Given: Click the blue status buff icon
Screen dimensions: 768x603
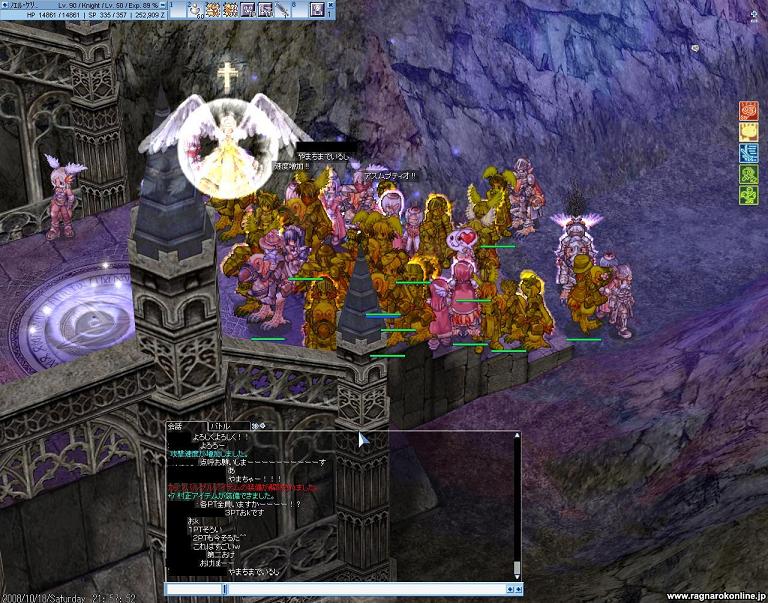Looking at the screenshot, I should tap(748, 152).
